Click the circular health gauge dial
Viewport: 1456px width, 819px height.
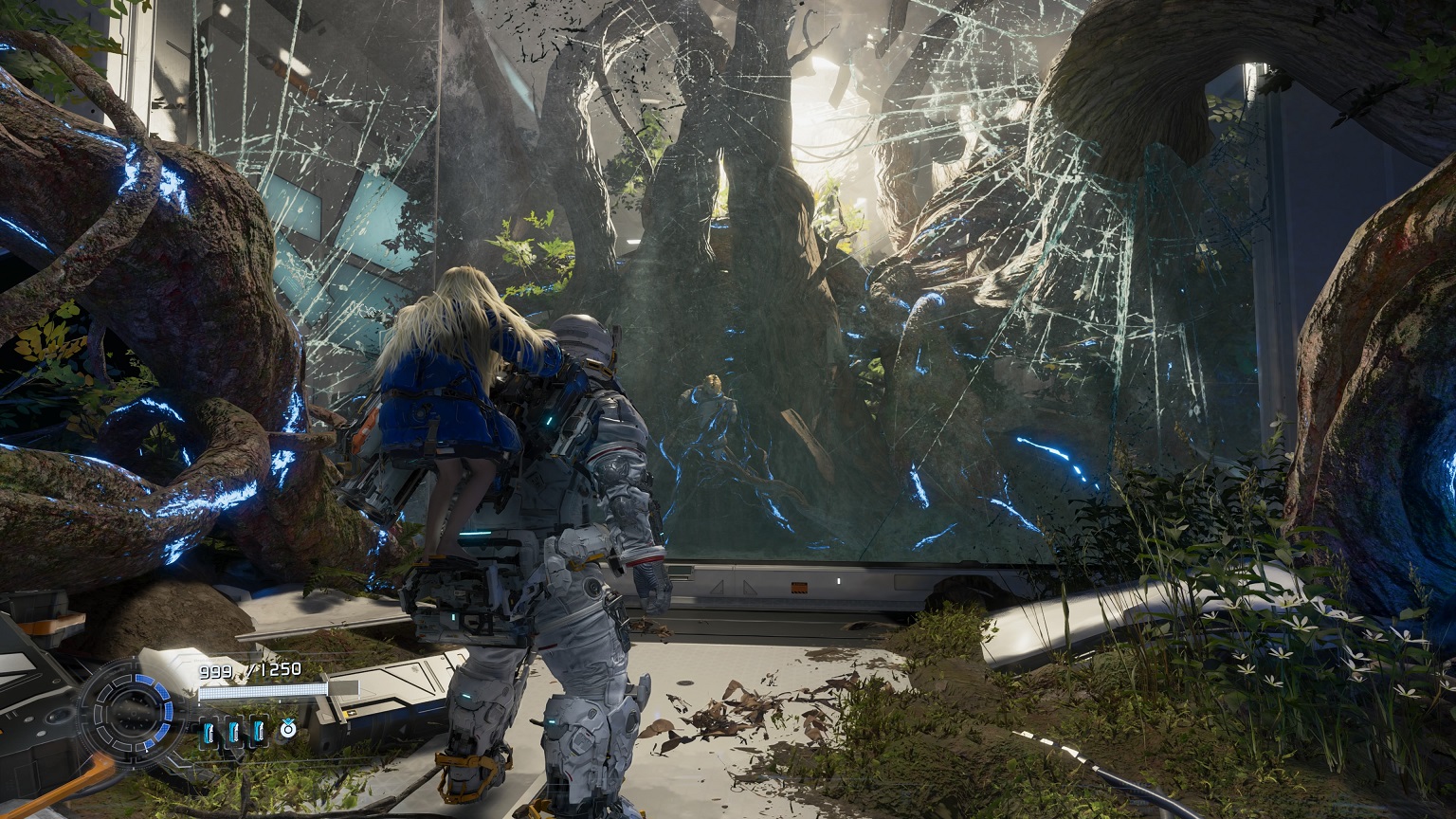tap(134, 715)
